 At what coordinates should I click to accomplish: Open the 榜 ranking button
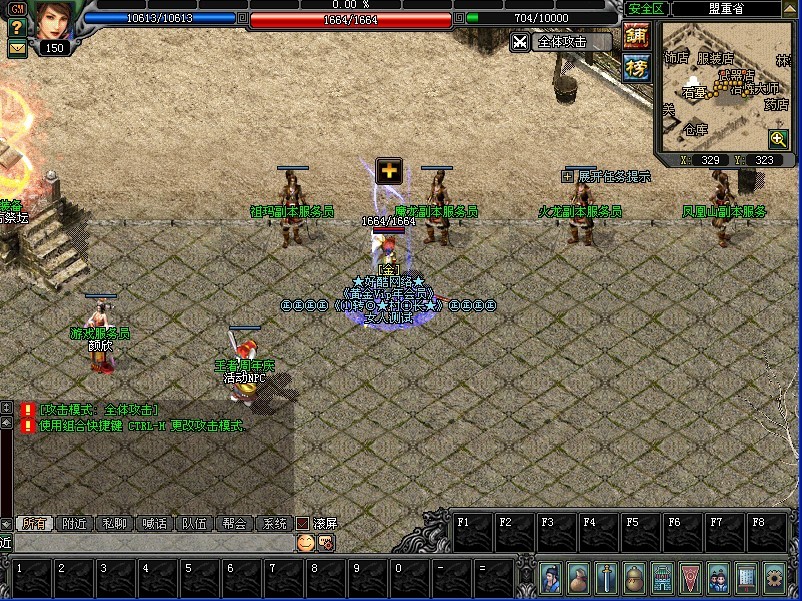636,67
